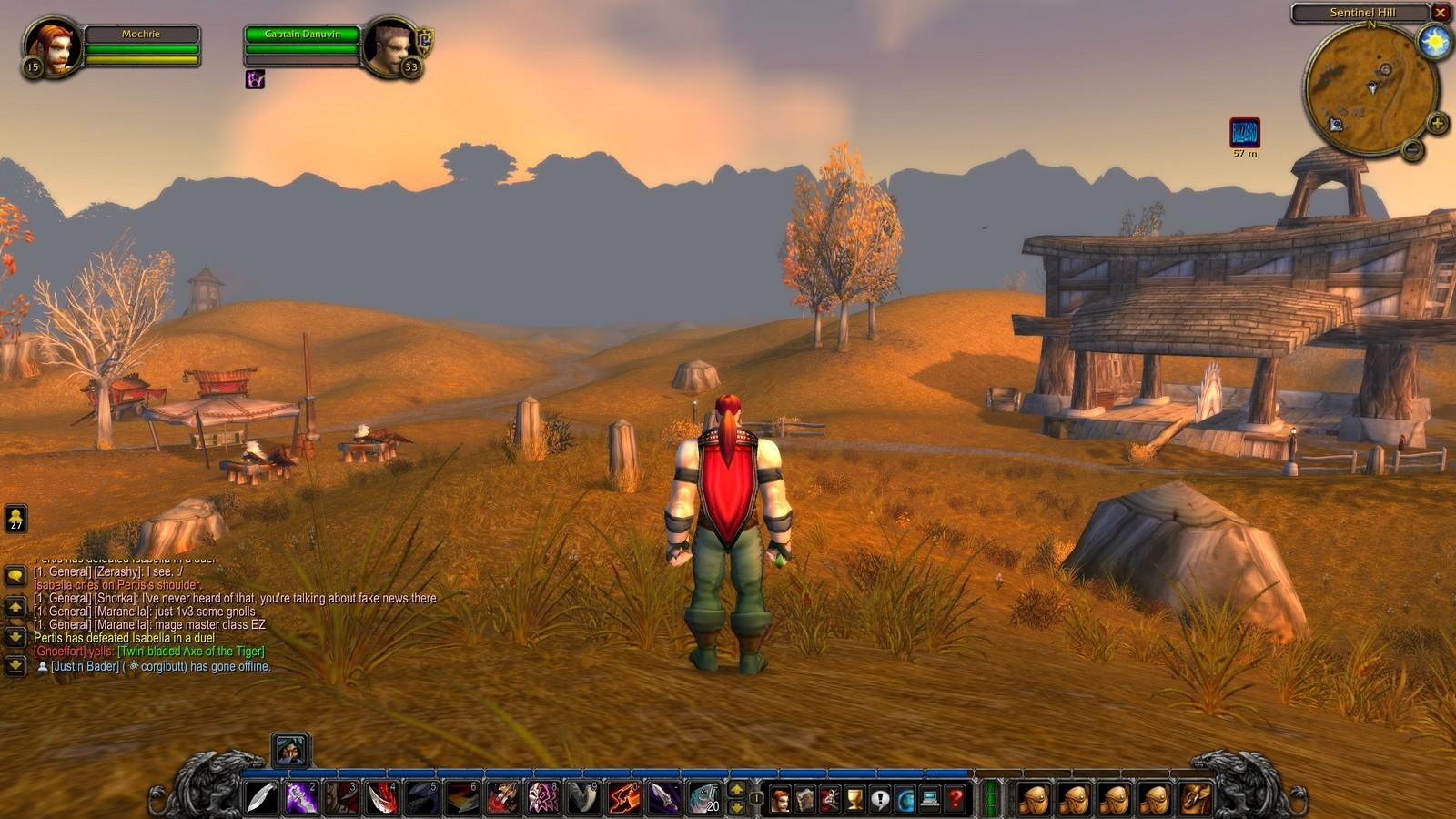Activate the white skull mask ability

coord(543,798)
